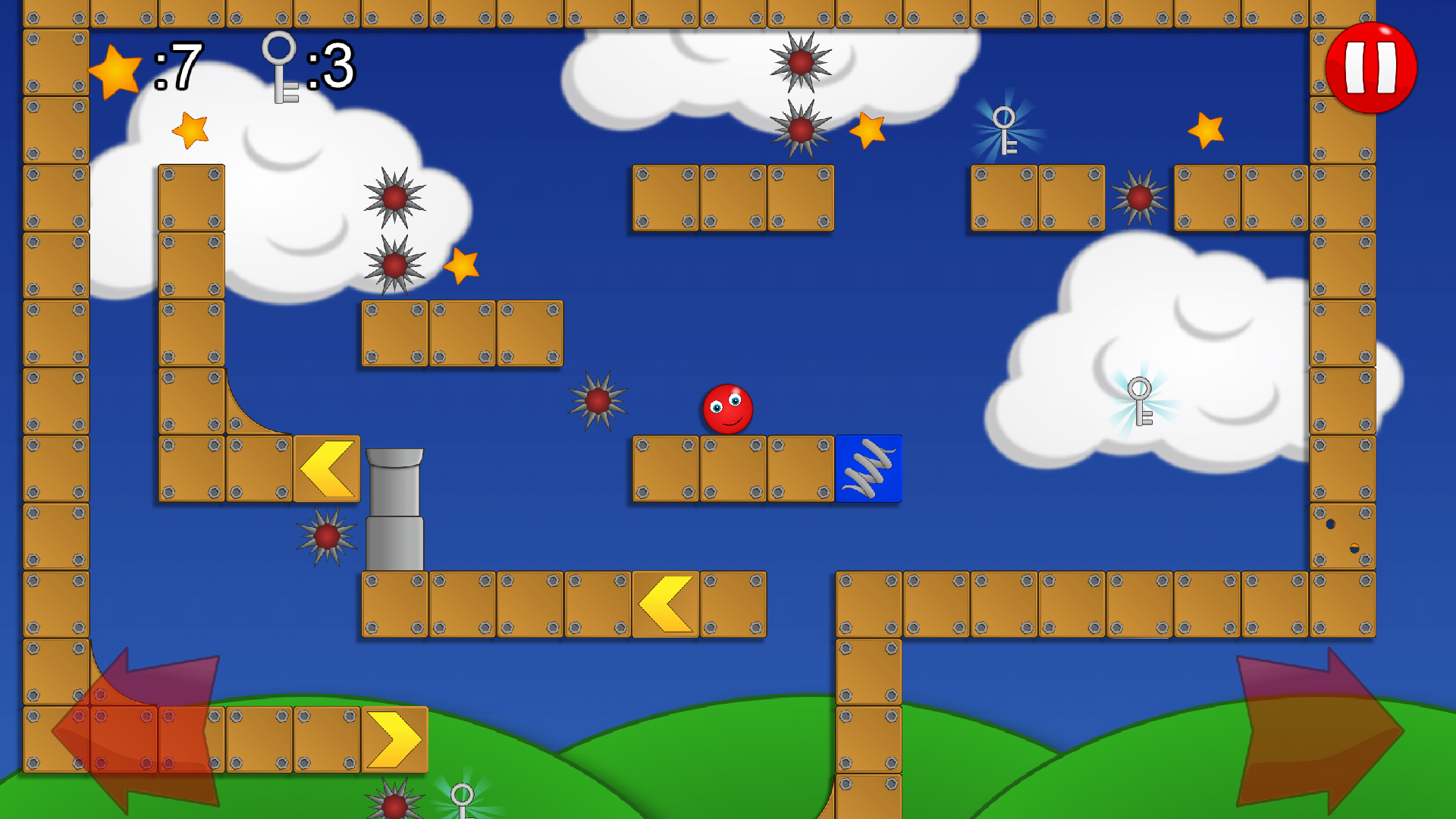Click the yellow left chevron on lower platform
This screenshot has height=819, width=1456.
(665, 604)
